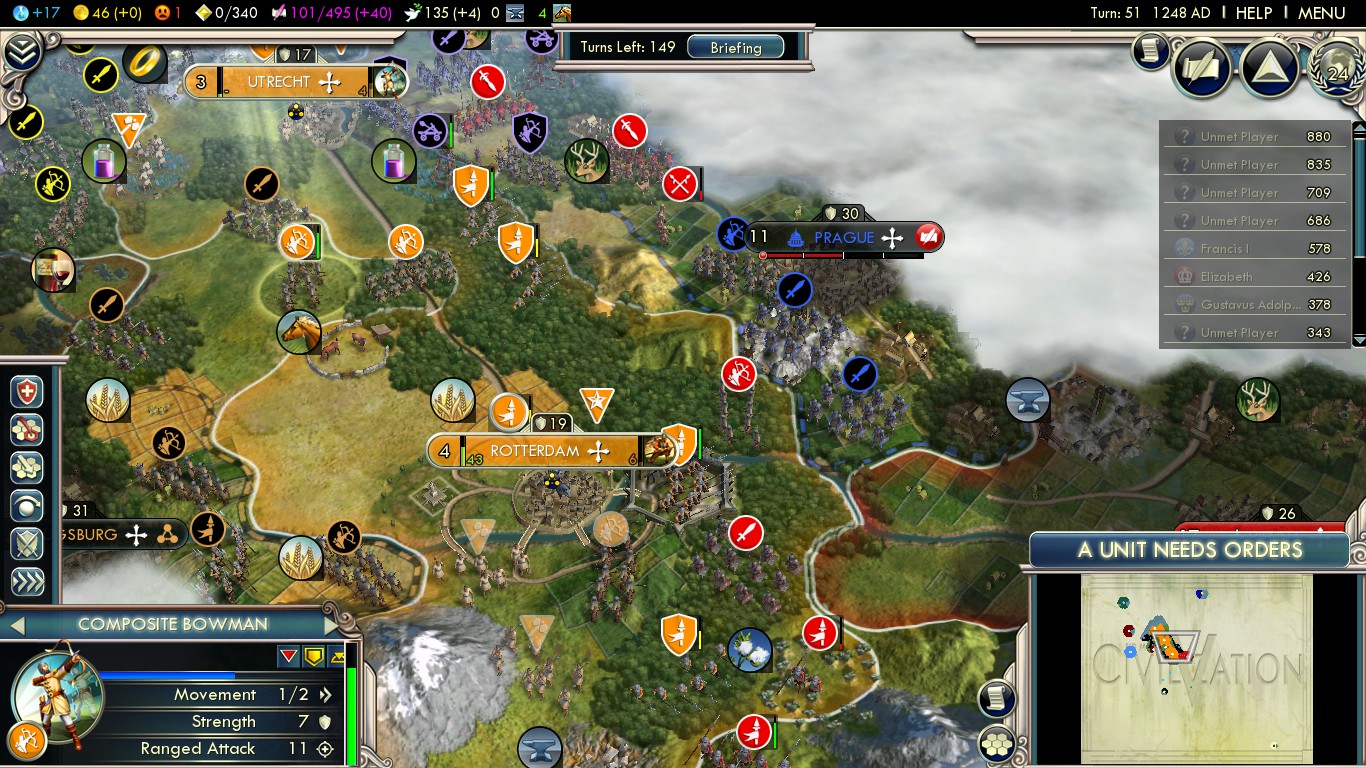Select the next unit with the right arrow
This screenshot has height=768, width=1366.
coord(332,625)
